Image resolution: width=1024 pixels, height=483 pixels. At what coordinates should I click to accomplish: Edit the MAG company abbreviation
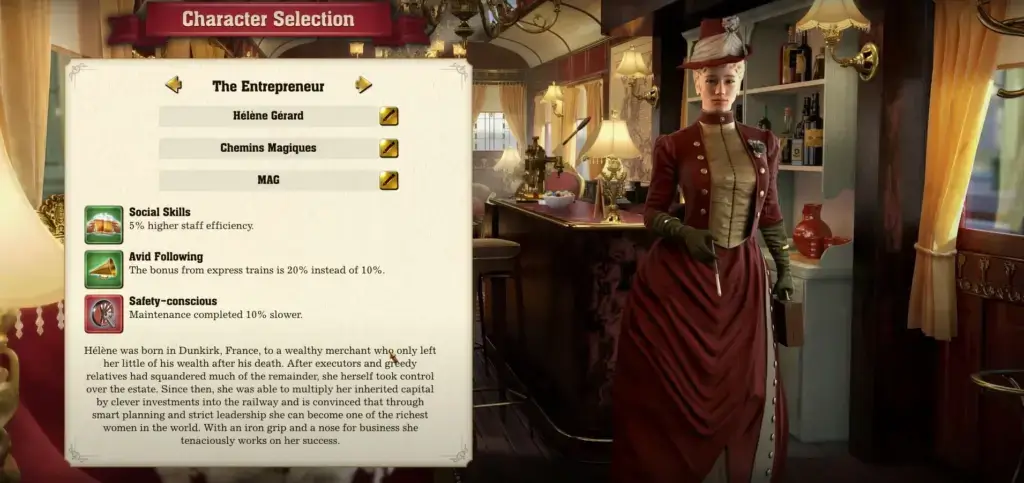click(389, 180)
